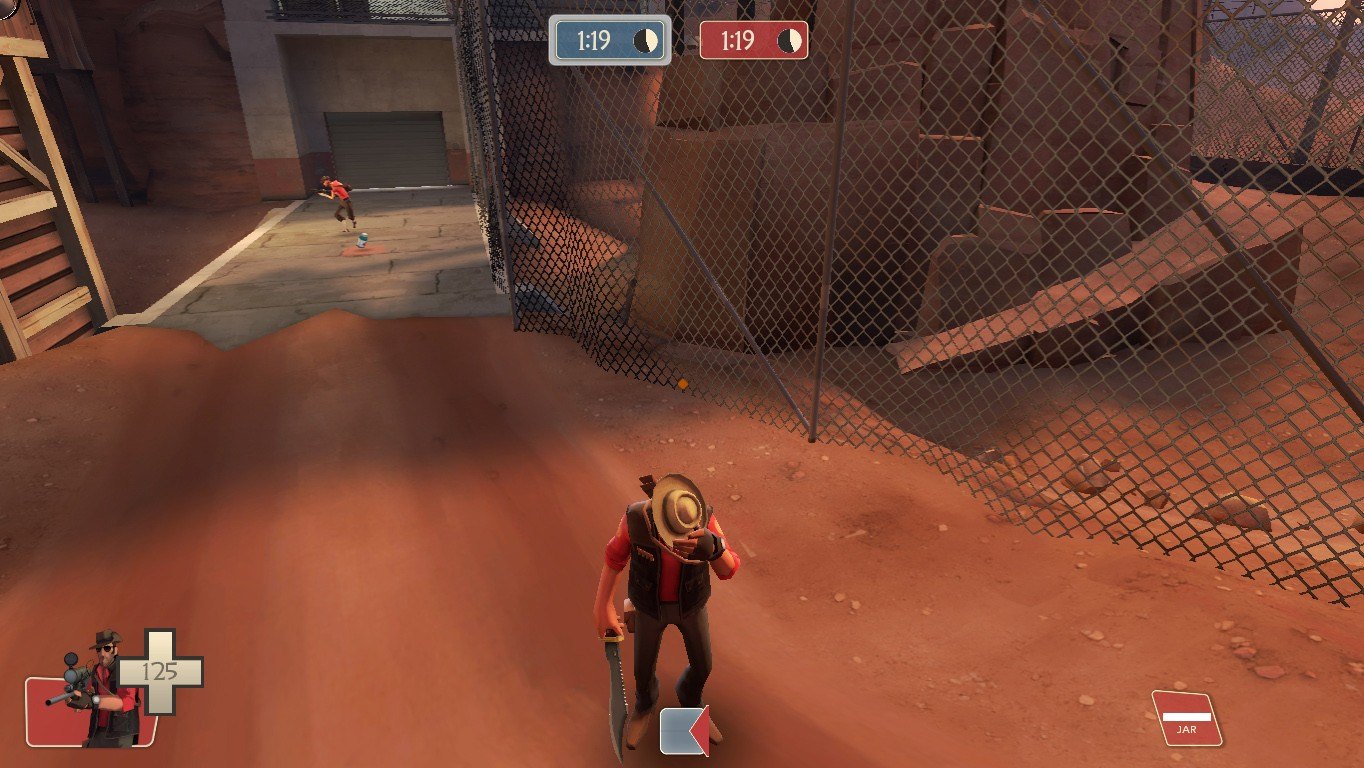
Task: Select the JAR item charge indicator
Action: [1186, 718]
